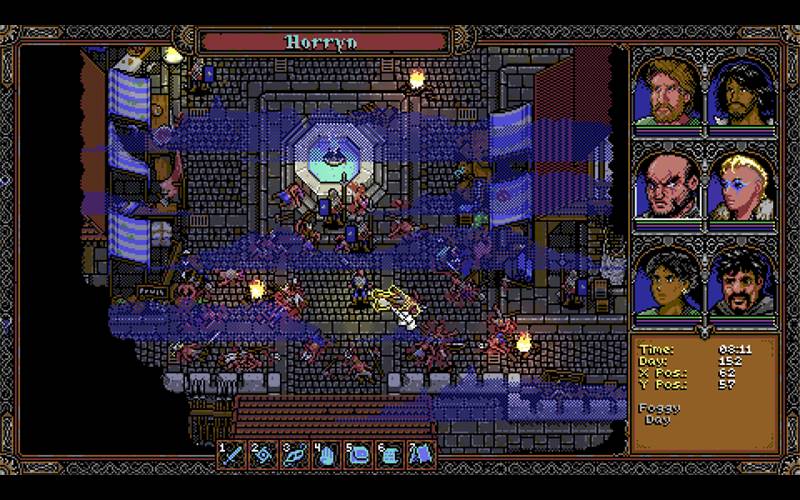Viewport: 800px width, 500px height.
Task: Select the sword attack icon
Action: tap(234, 454)
